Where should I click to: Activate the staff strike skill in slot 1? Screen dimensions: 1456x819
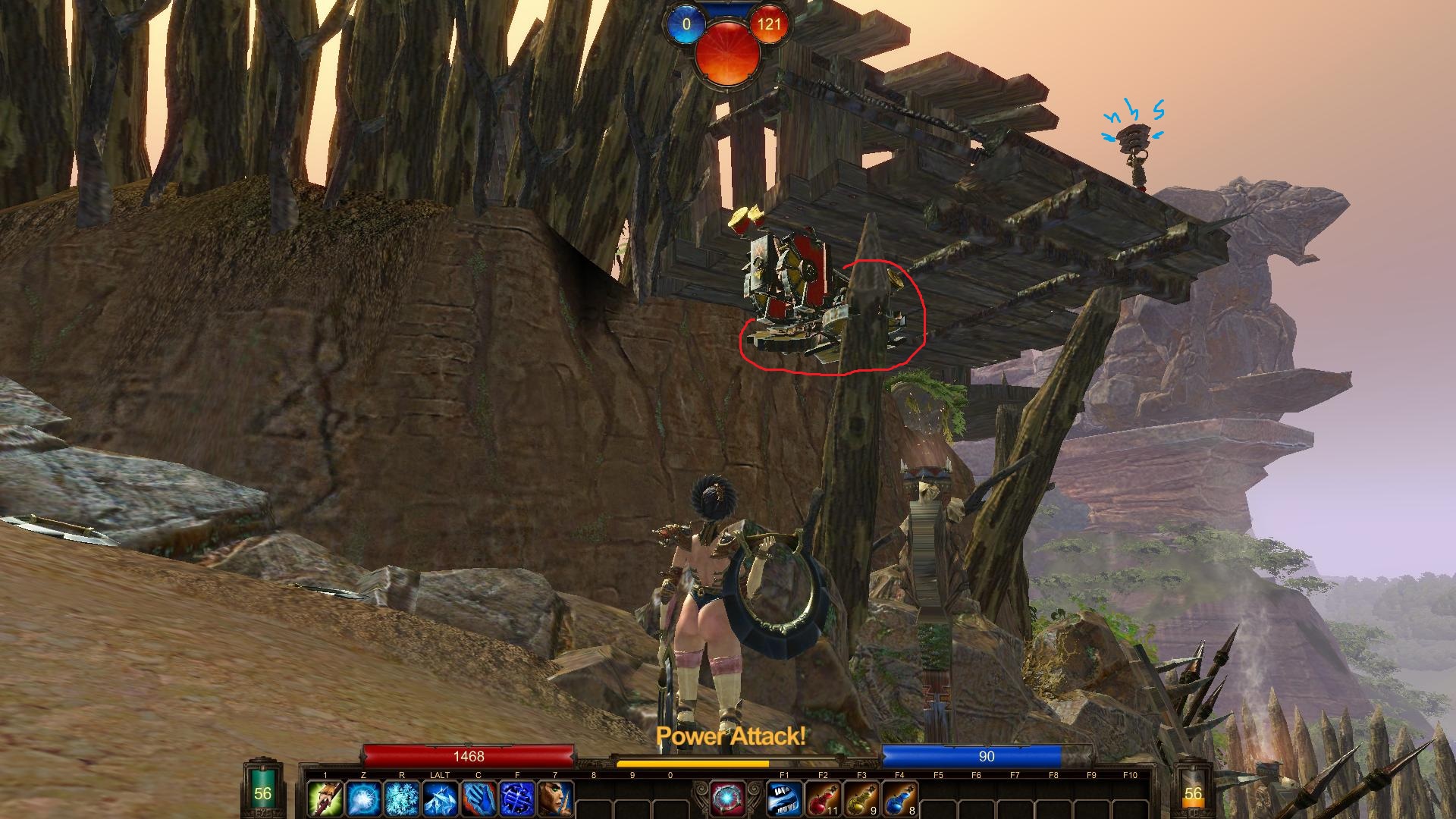click(x=325, y=799)
